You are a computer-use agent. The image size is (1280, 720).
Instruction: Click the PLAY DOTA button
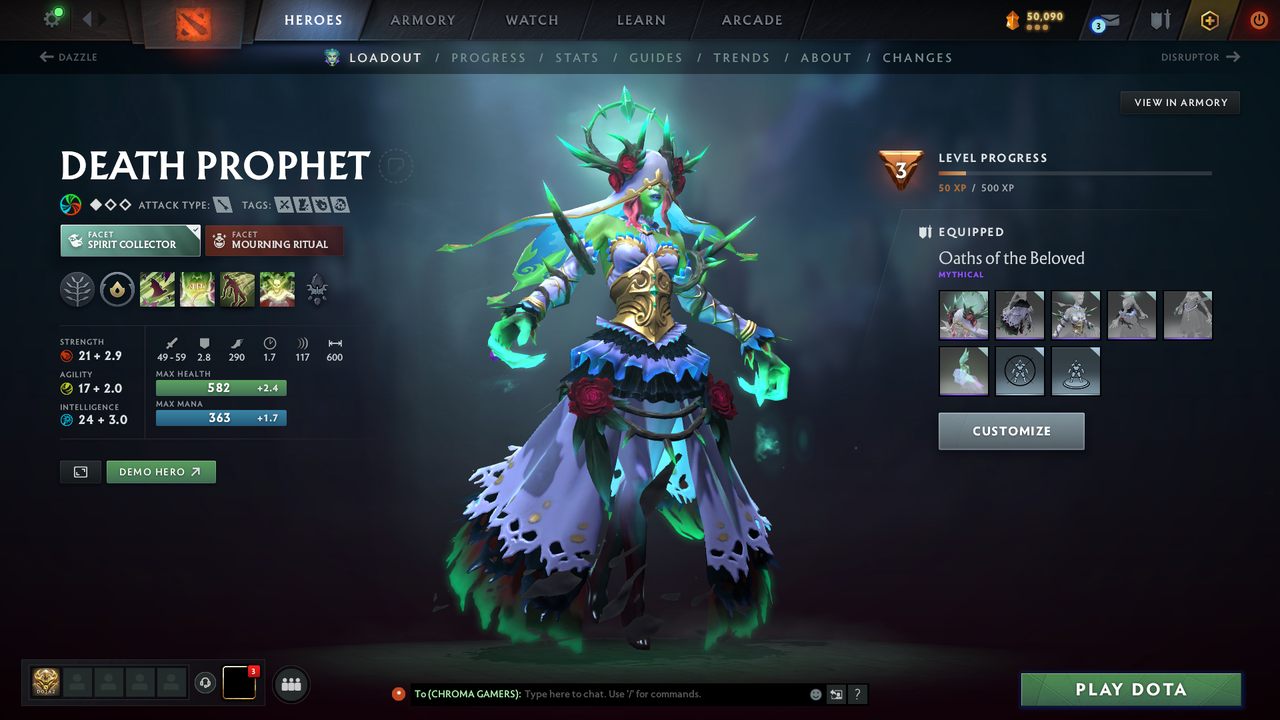tap(1130, 689)
